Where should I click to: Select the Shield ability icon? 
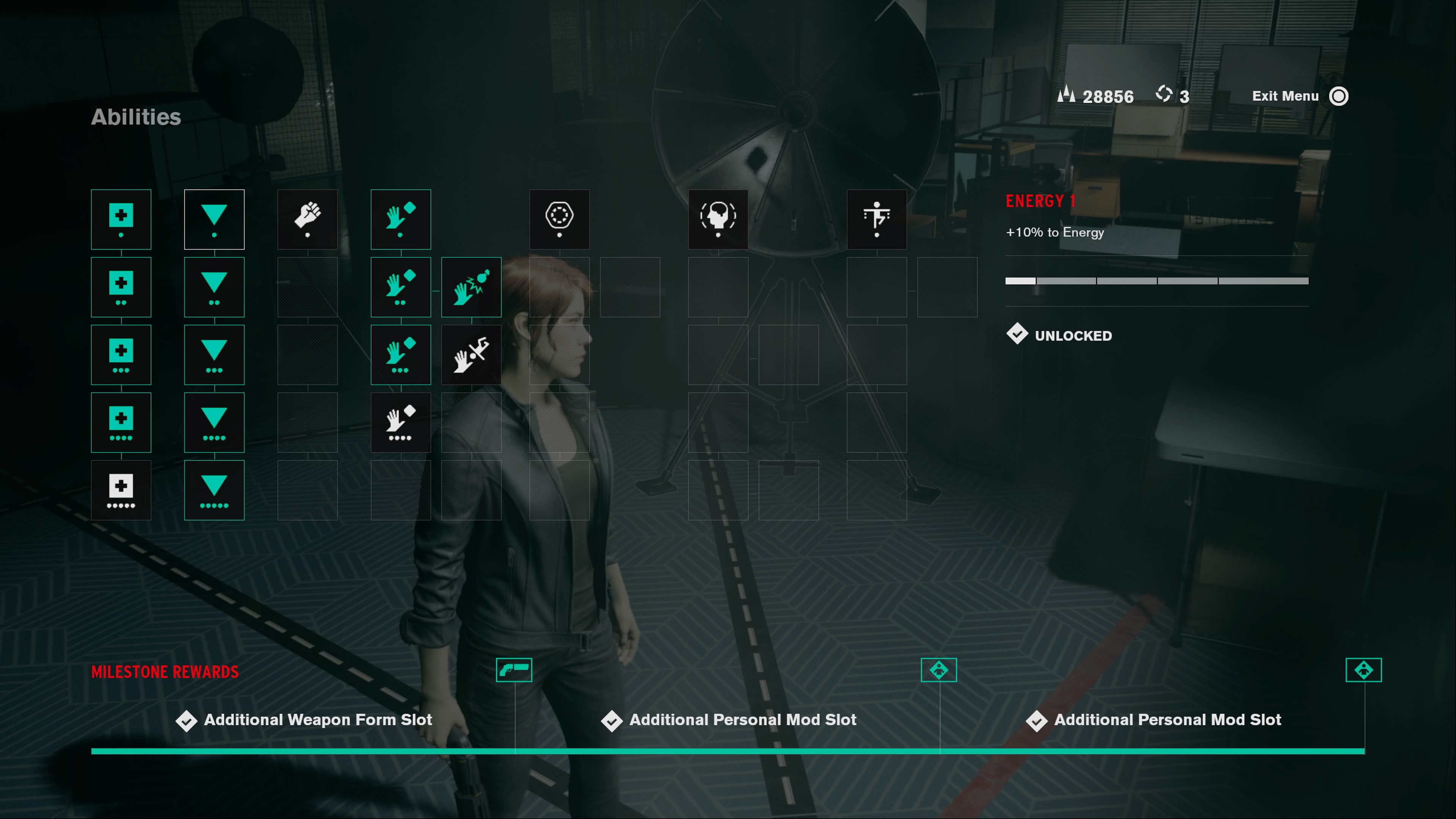click(x=560, y=219)
